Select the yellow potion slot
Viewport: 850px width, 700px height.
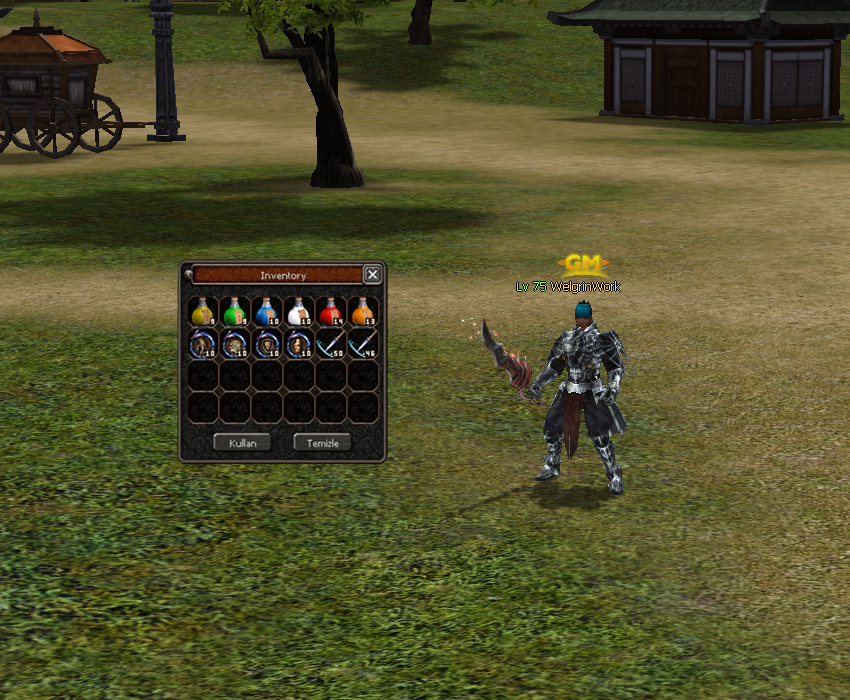[x=203, y=311]
